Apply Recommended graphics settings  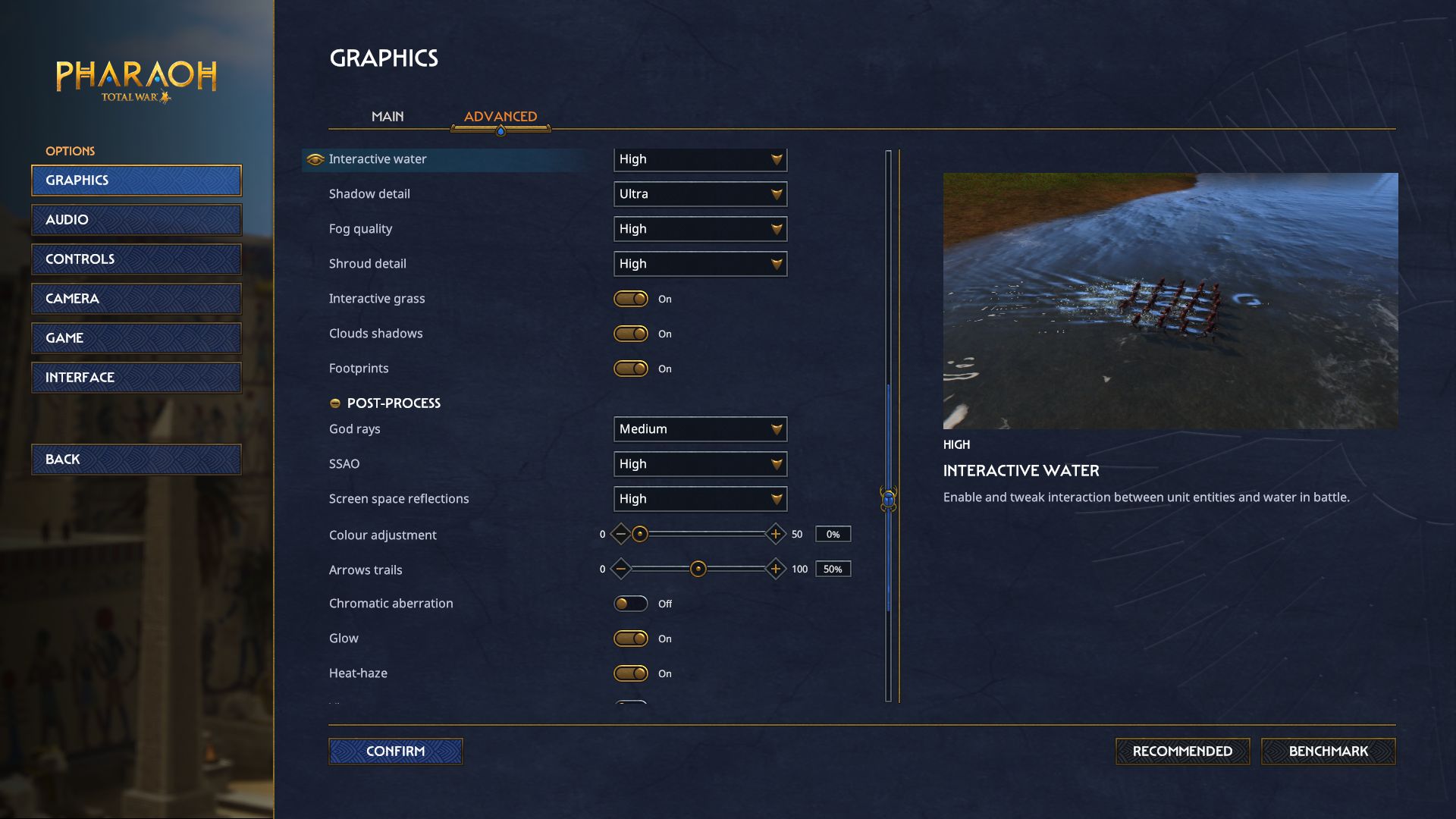point(1182,752)
